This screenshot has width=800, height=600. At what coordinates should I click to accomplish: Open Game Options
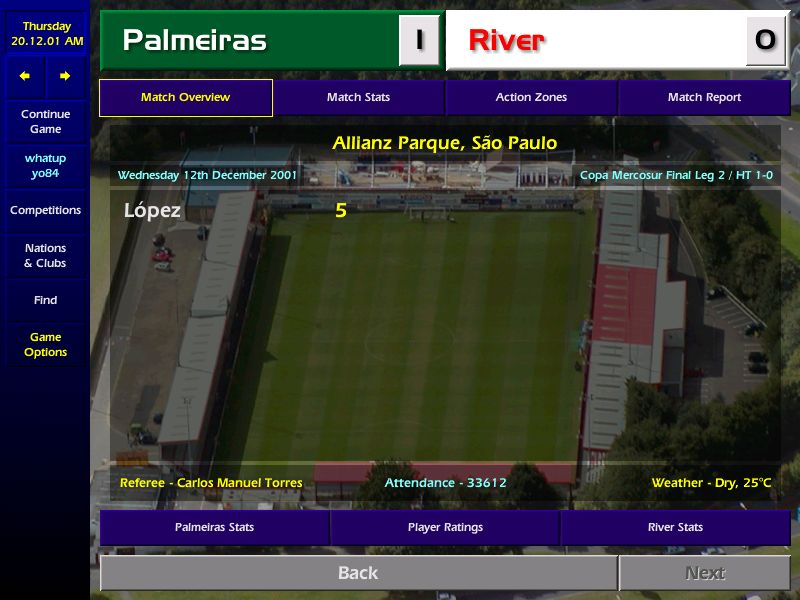click(x=45, y=345)
